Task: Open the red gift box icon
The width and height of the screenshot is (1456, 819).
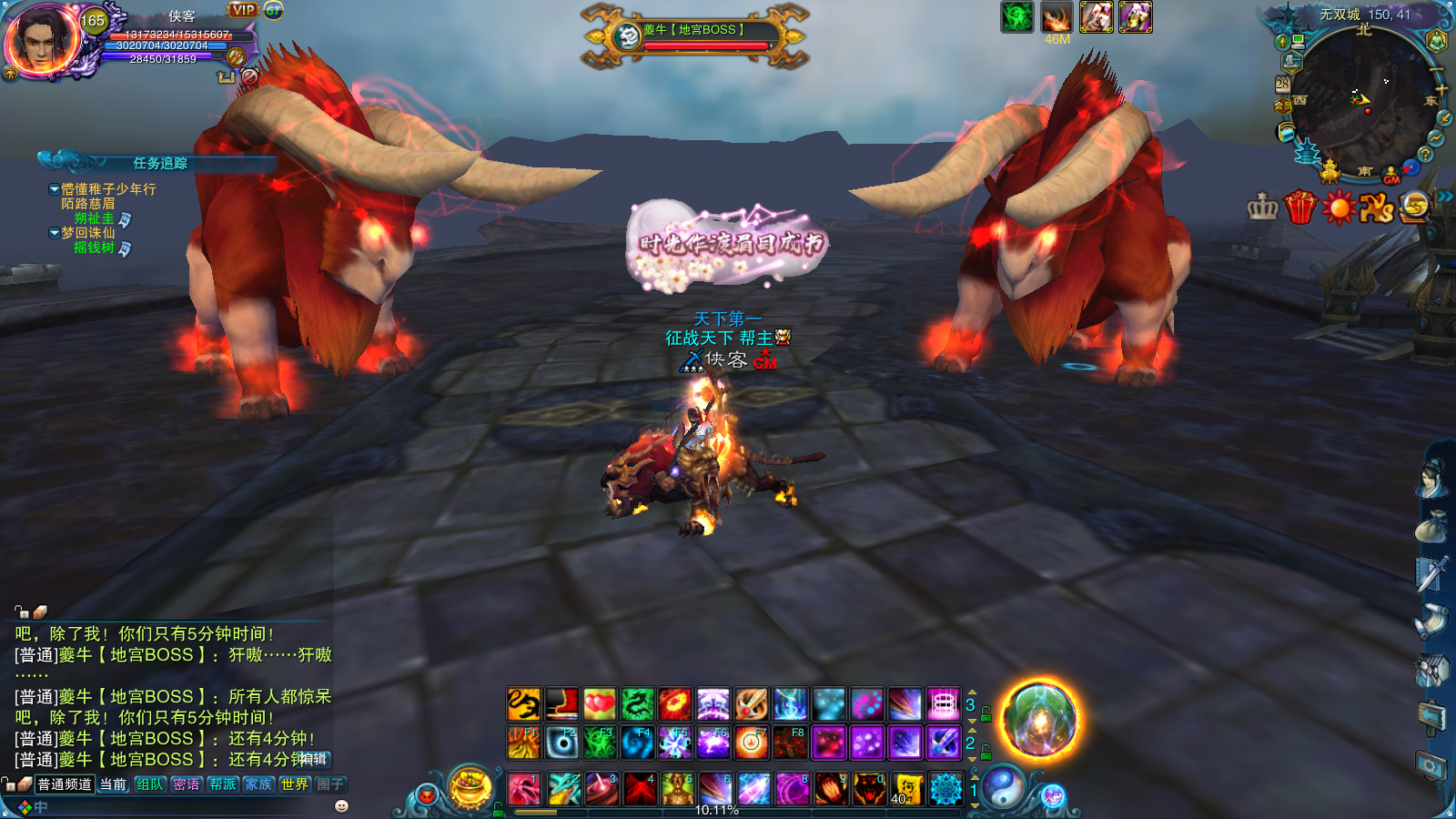Action: tap(1300, 207)
